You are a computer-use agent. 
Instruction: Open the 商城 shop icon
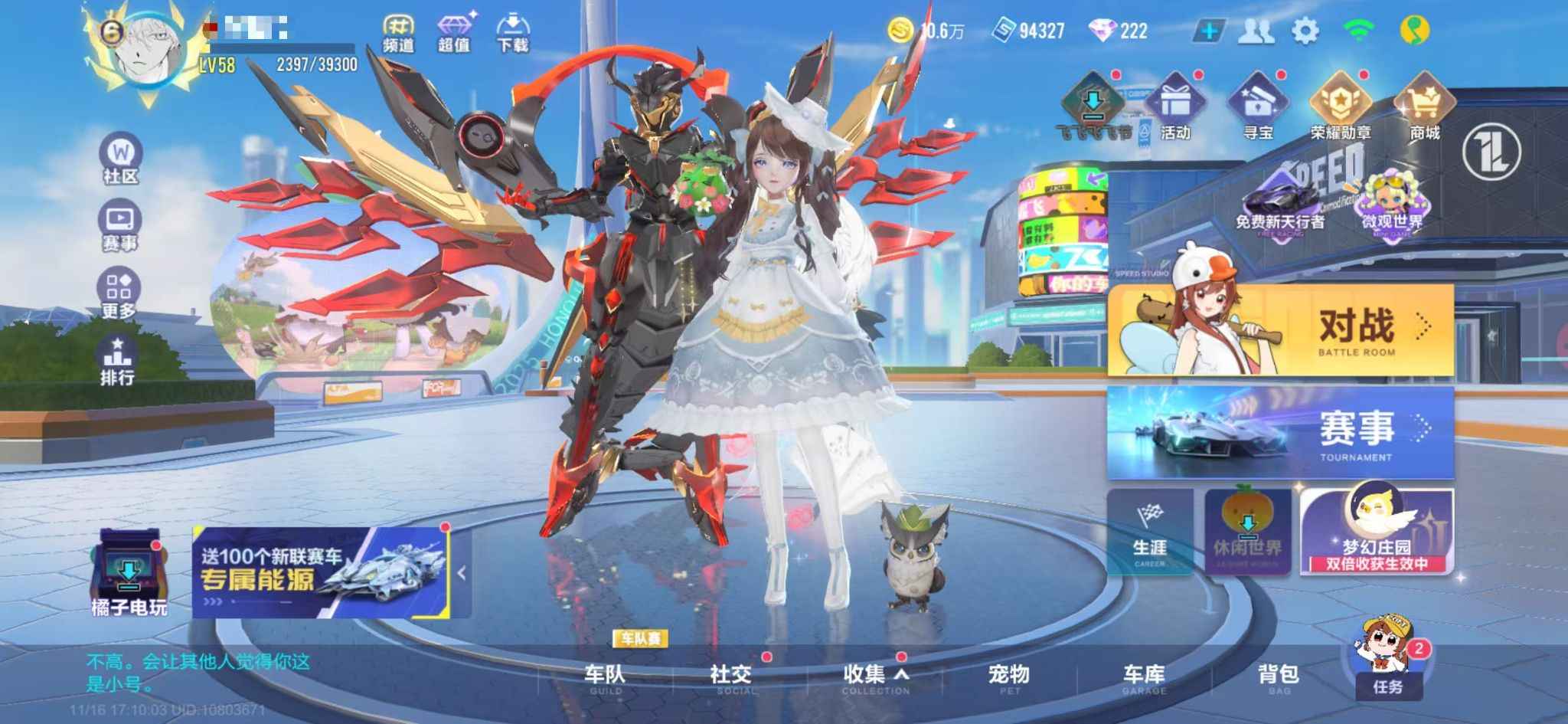point(1426,107)
